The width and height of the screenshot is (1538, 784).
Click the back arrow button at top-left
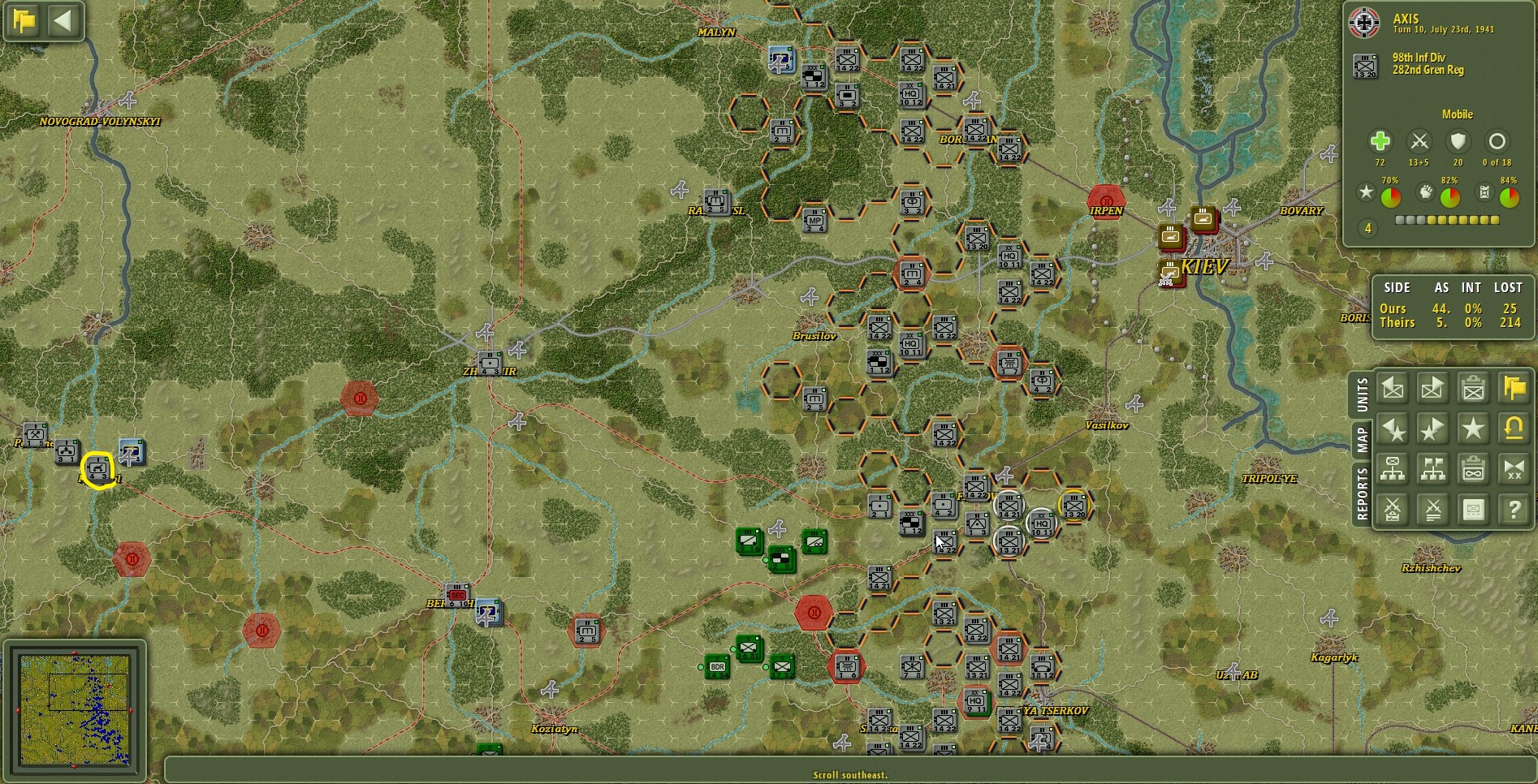point(65,22)
